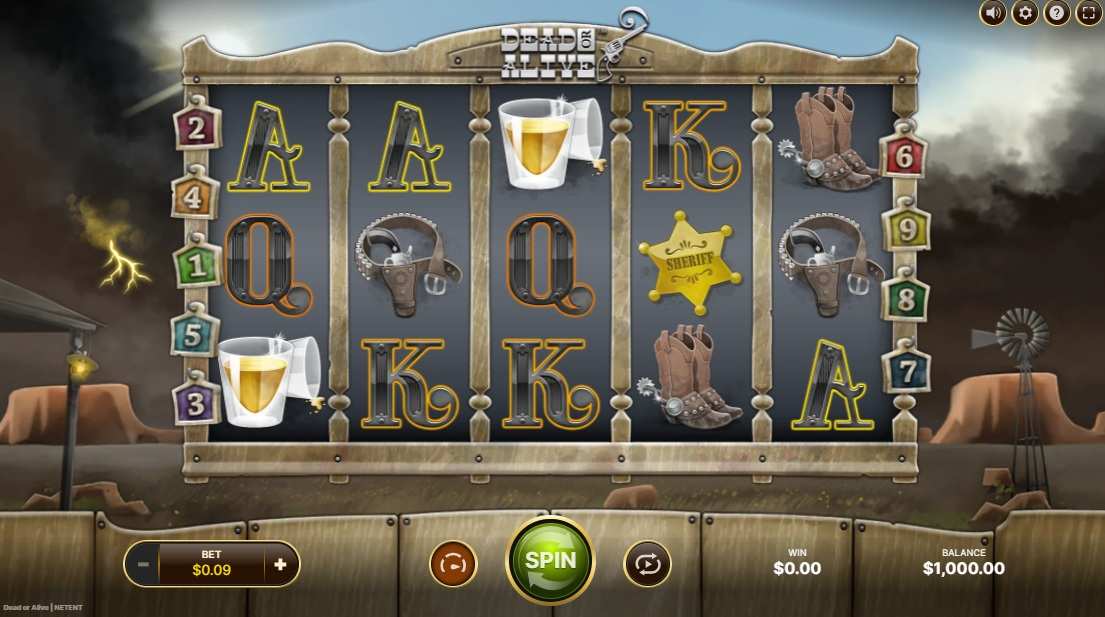Image resolution: width=1105 pixels, height=617 pixels.
Task: Select the payline 9 tag
Action: [907, 229]
